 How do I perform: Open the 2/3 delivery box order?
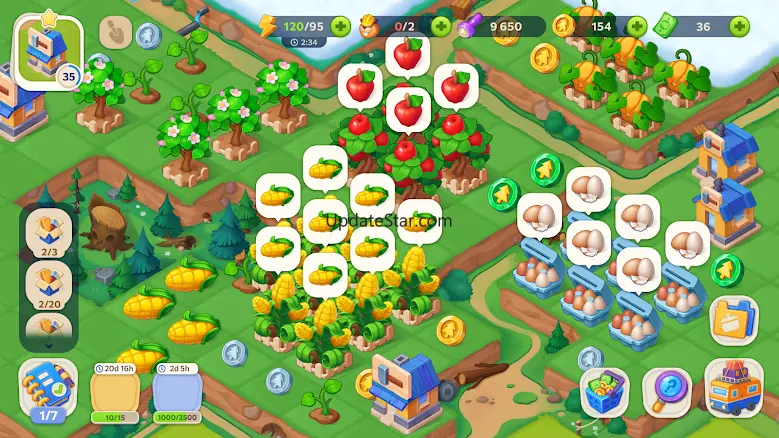coord(48,233)
